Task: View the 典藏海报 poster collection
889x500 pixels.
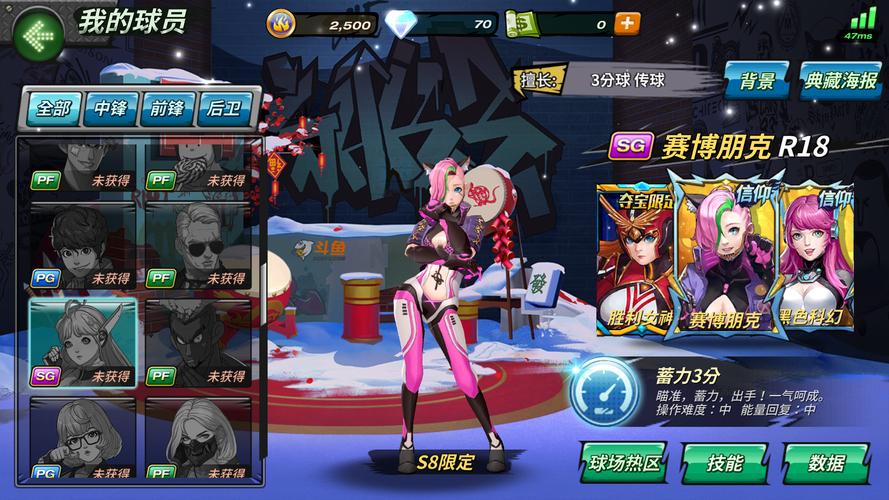Action: click(x=840, y=81)
